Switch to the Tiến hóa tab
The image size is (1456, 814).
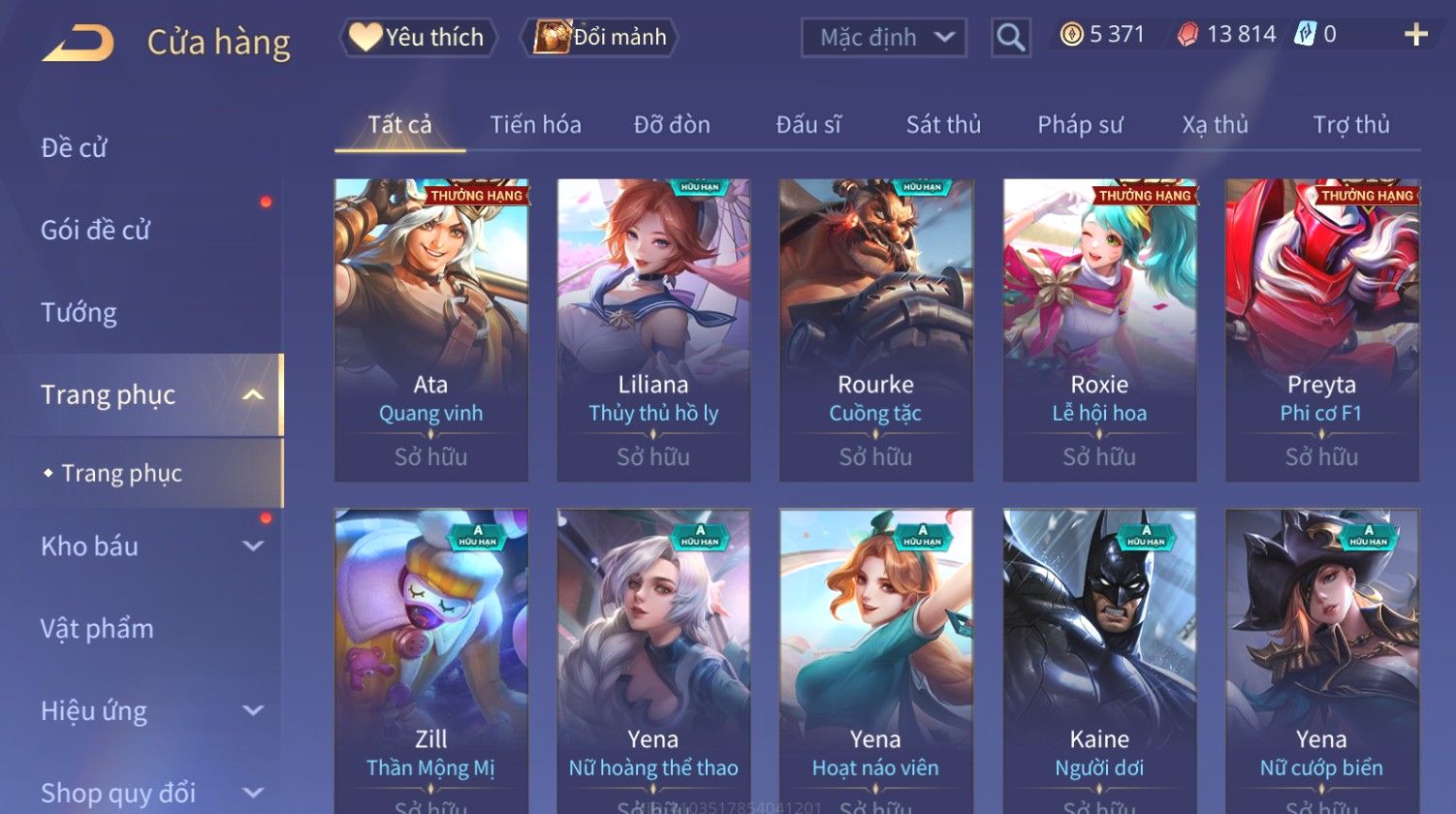point(535,125)
